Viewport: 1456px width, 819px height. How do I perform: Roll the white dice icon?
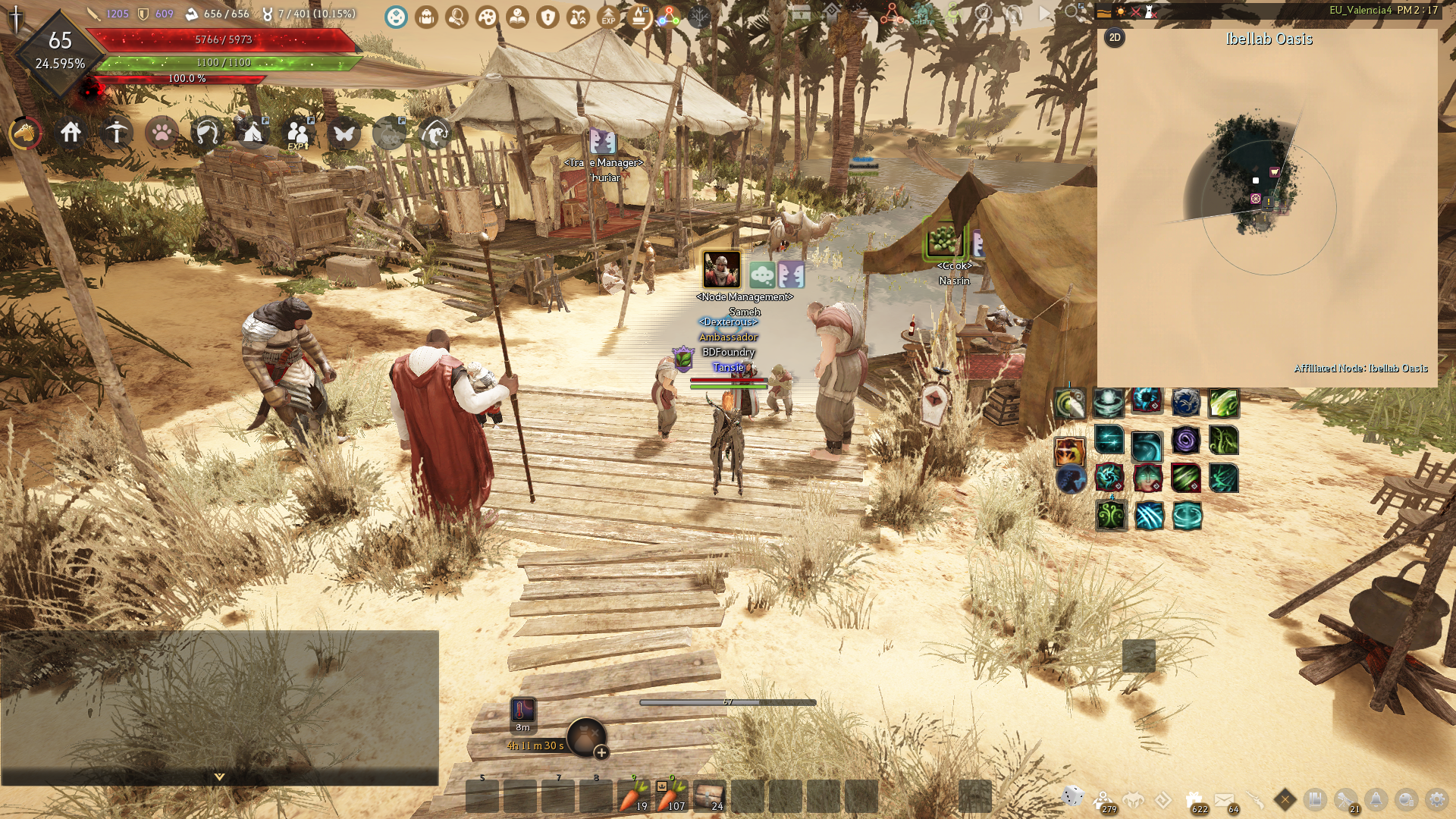coord(1073,796)
